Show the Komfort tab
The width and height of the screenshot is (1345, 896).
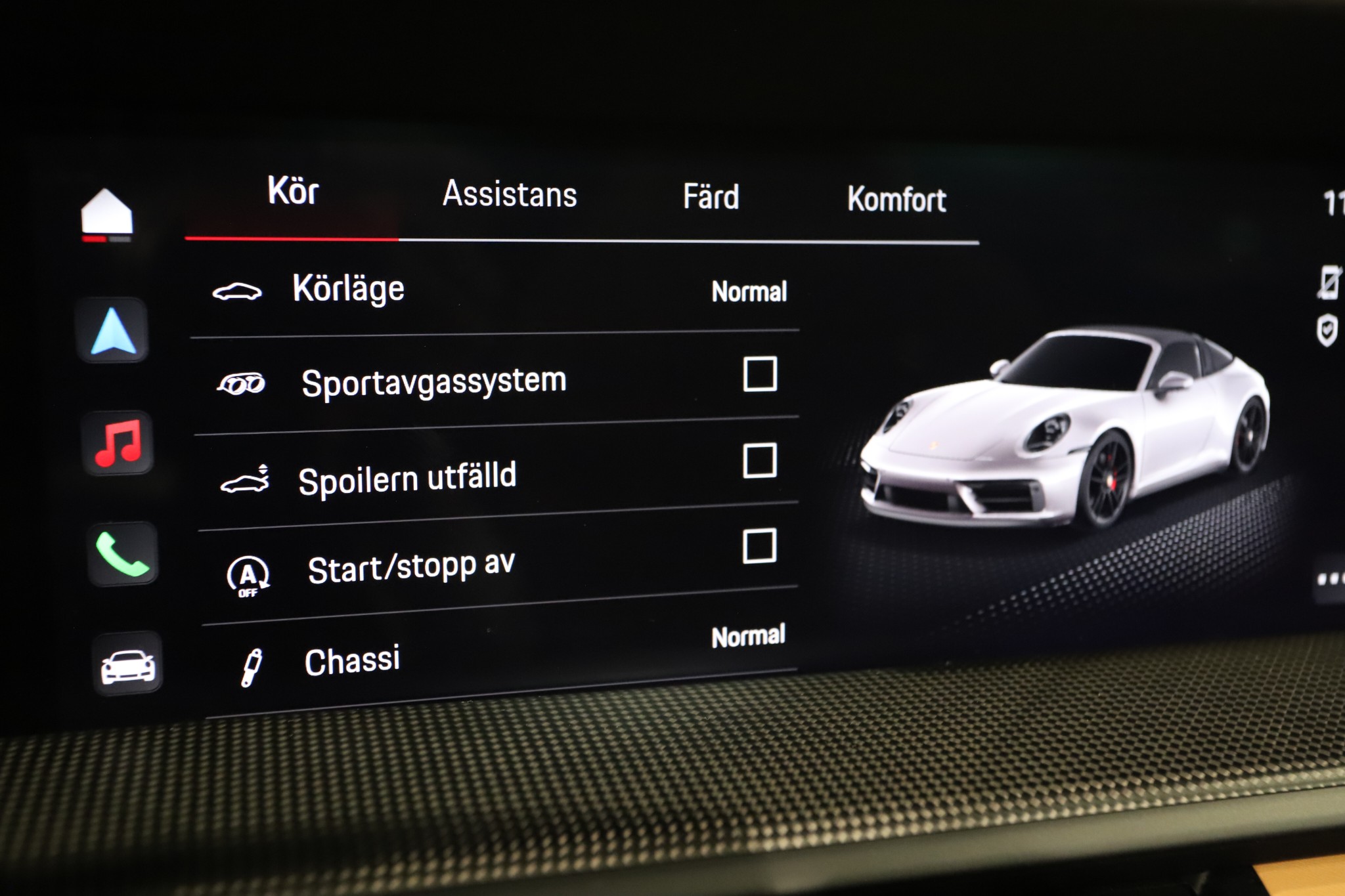click(896, 200)
